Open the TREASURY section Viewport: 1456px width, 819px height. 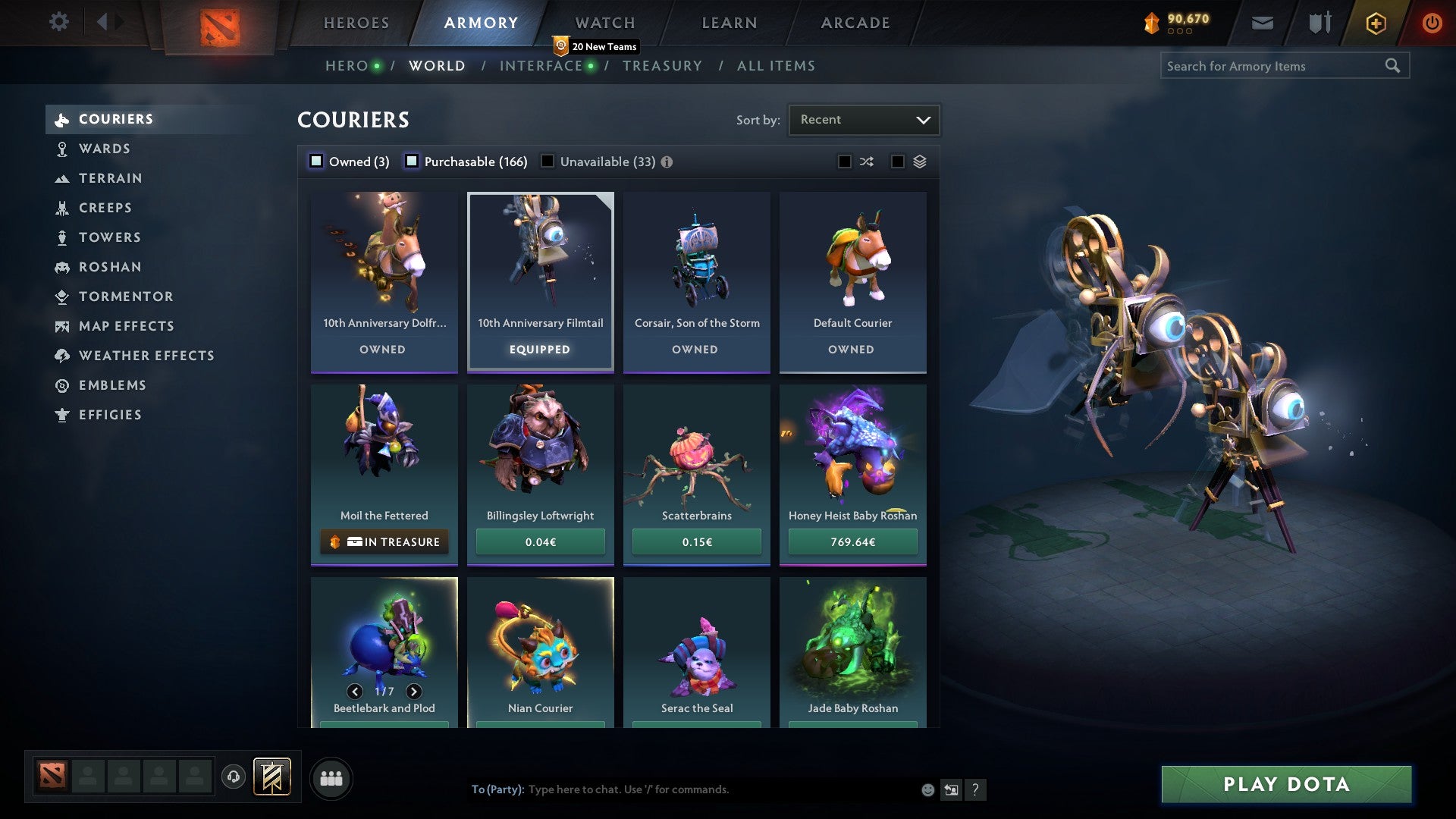click(663, 65)
